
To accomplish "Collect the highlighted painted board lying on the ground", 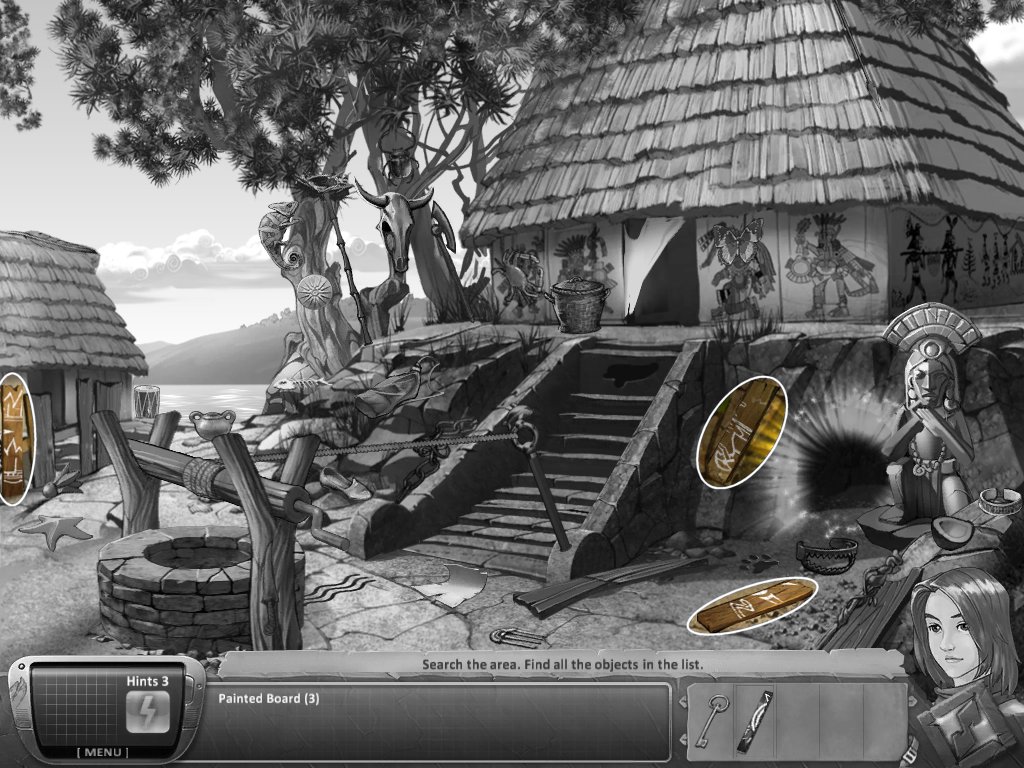I will [752, 605].
